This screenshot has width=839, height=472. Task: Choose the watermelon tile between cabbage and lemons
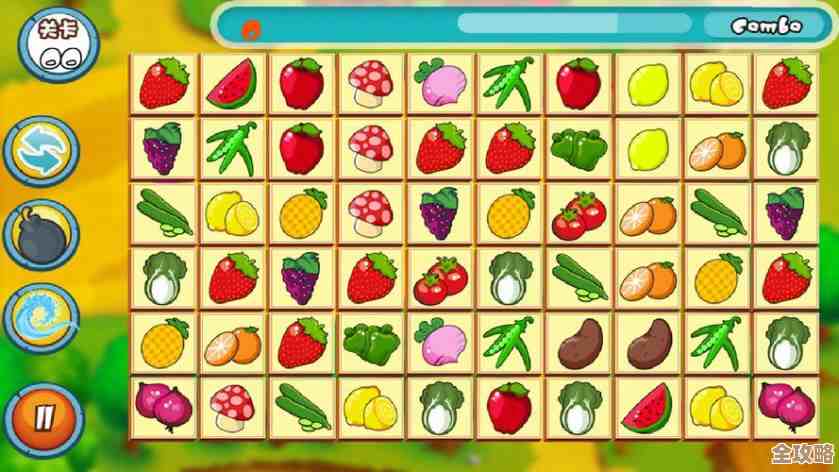coord(648,407)
